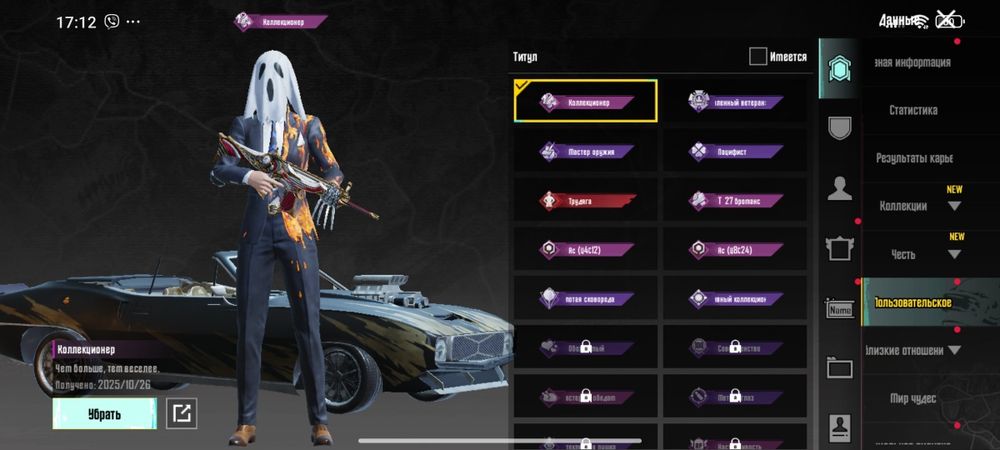Screen dimensions: 1000x450
Task: Choose the Ас (u4c12) title
Action: pos(586,249)
